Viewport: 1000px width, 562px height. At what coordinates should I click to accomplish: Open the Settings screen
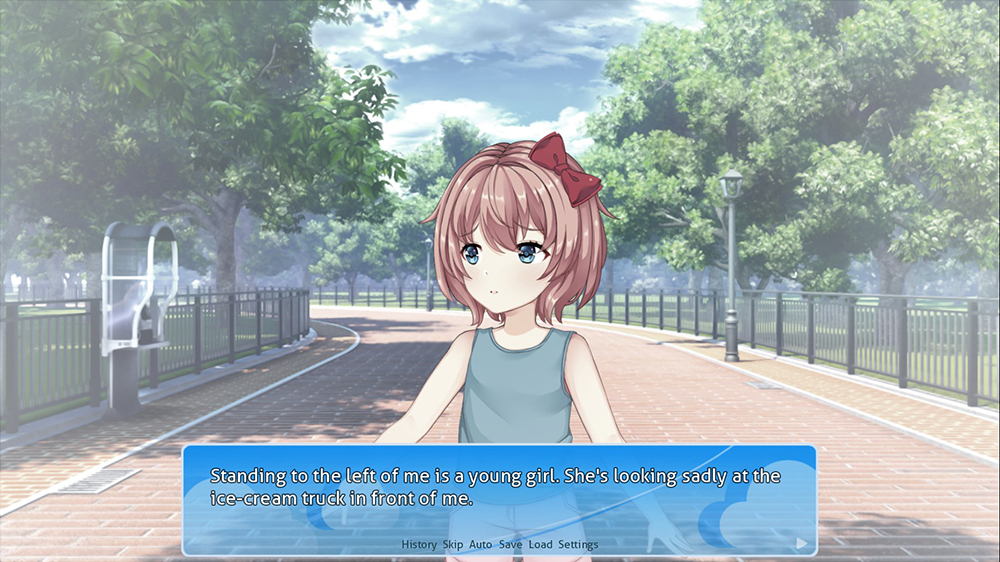(x=578, y=545)
